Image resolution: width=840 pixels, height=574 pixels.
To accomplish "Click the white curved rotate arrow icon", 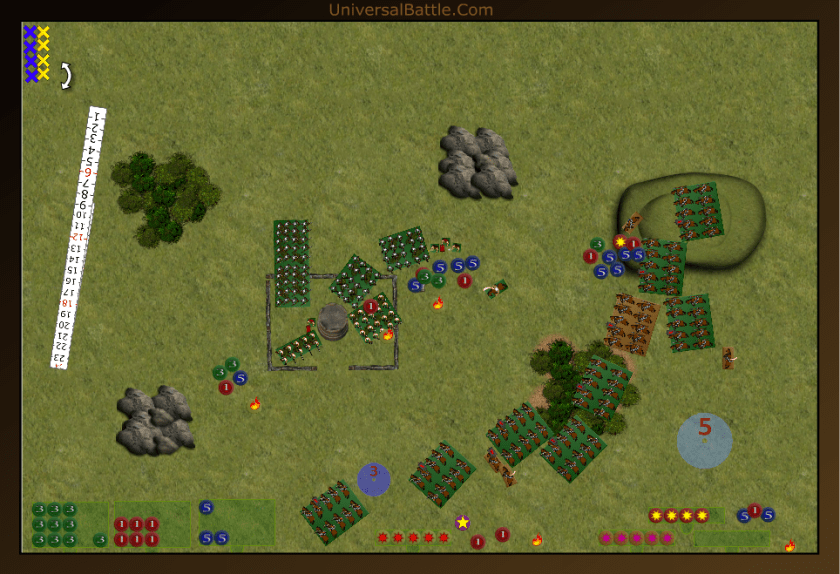I will coord(66,76).
